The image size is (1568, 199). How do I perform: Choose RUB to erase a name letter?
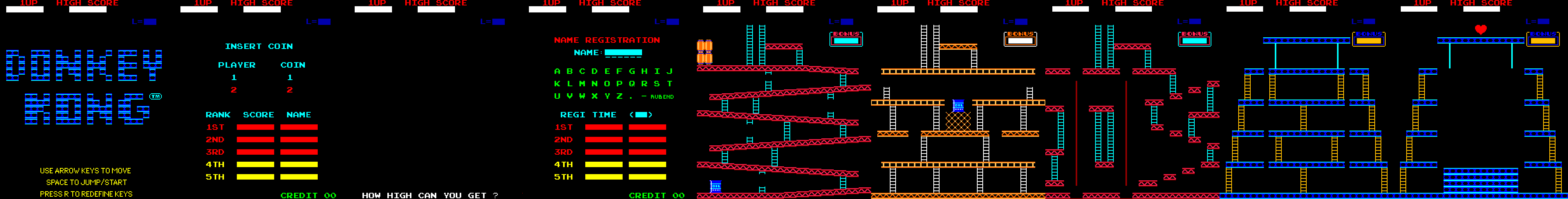pos(656,97)
